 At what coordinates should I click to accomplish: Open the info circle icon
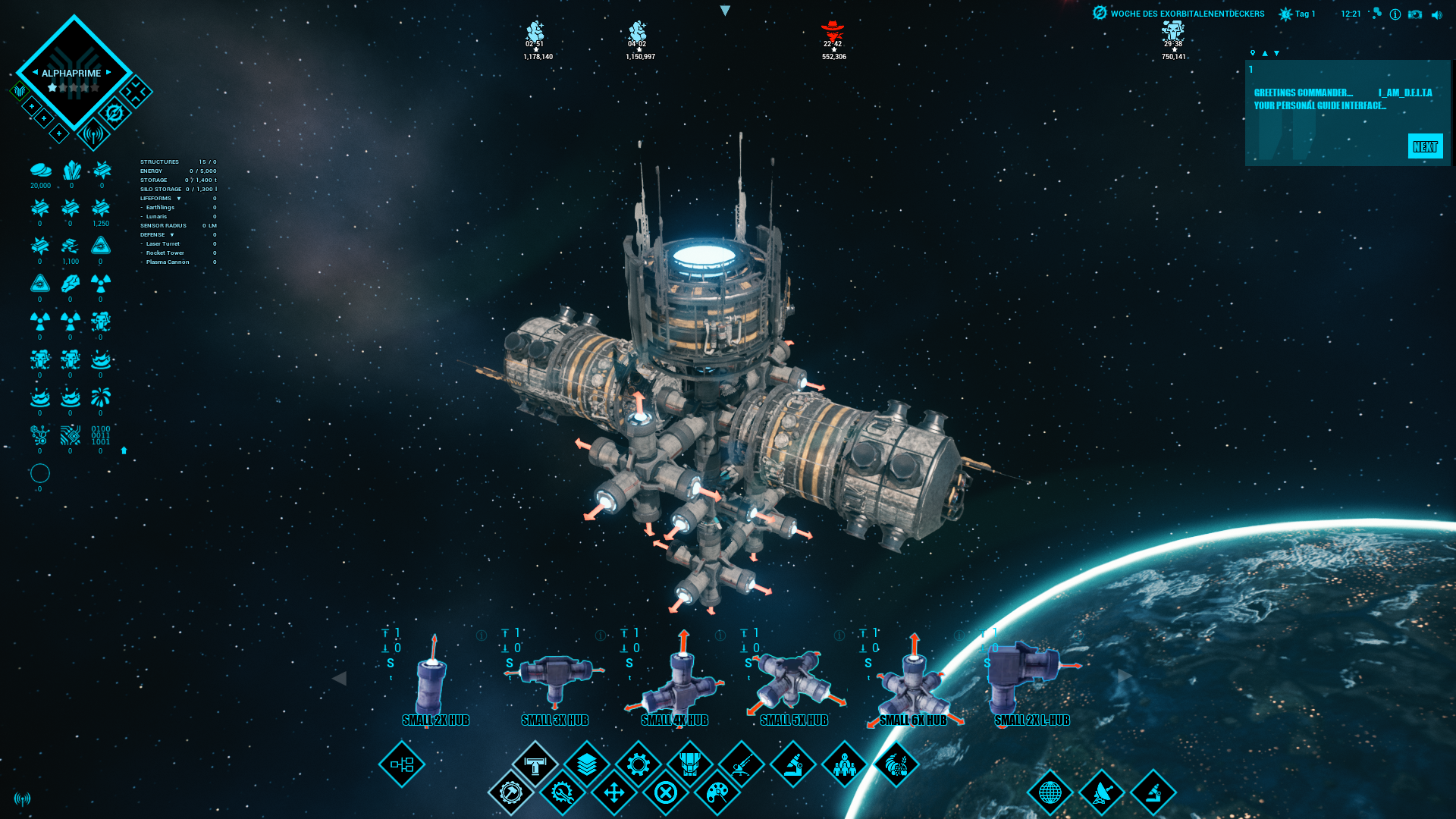1395,14
